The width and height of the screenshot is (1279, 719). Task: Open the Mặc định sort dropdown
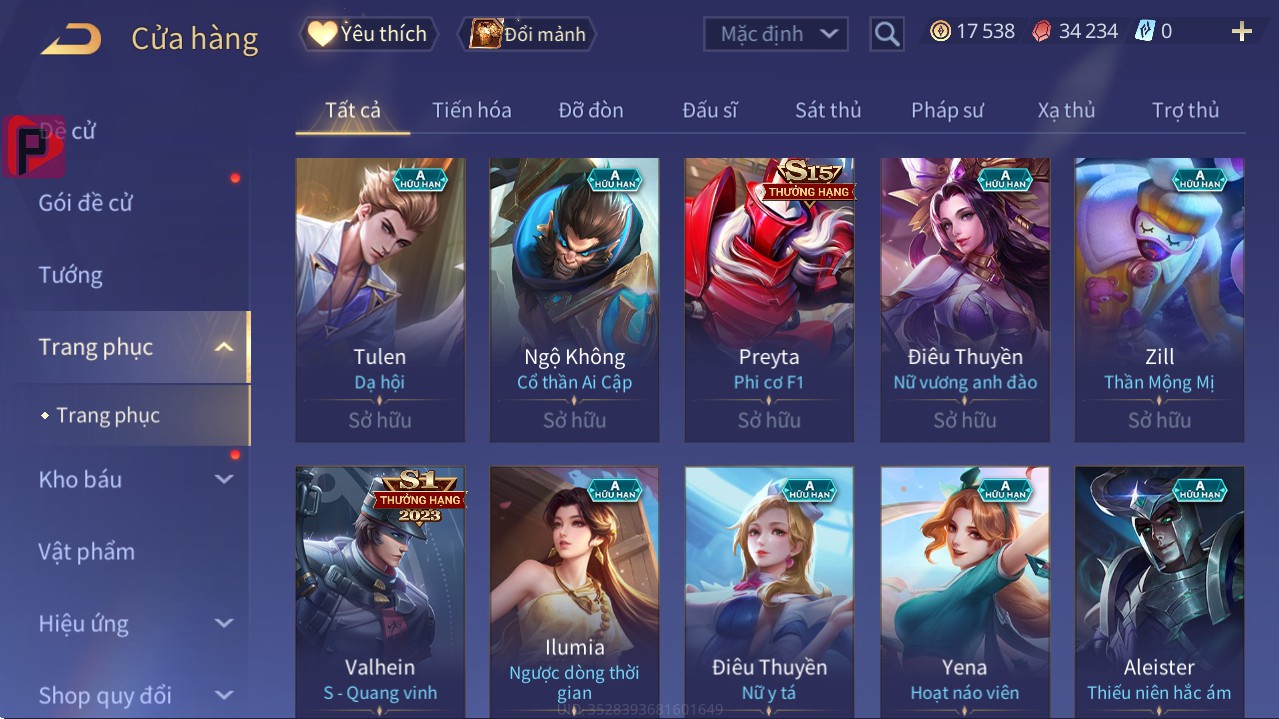pyautogui.click(x=775, y=34)
